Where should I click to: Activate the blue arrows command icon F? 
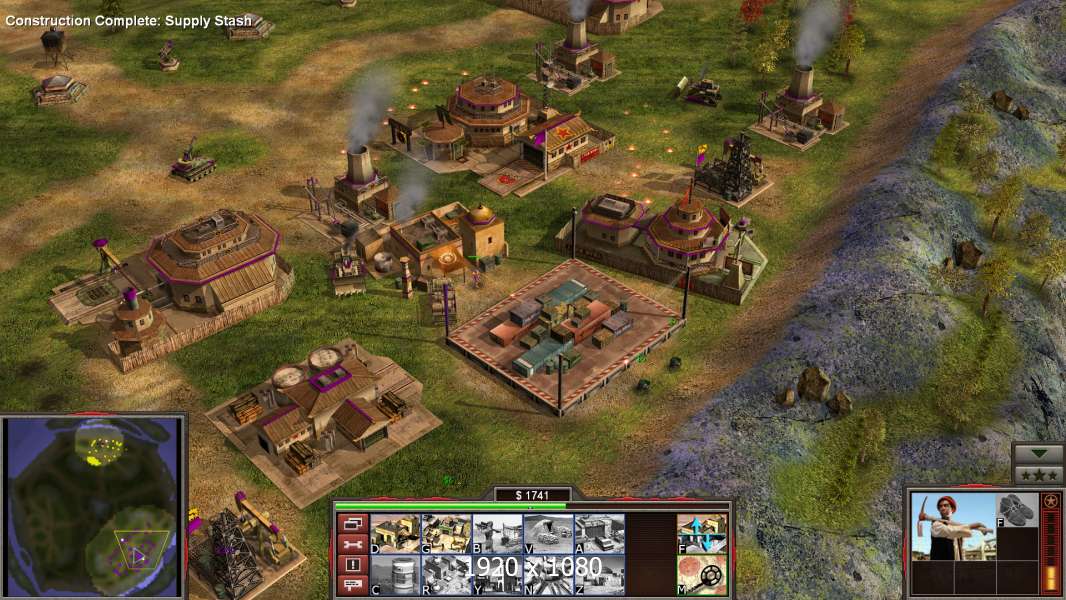(702, 533)
